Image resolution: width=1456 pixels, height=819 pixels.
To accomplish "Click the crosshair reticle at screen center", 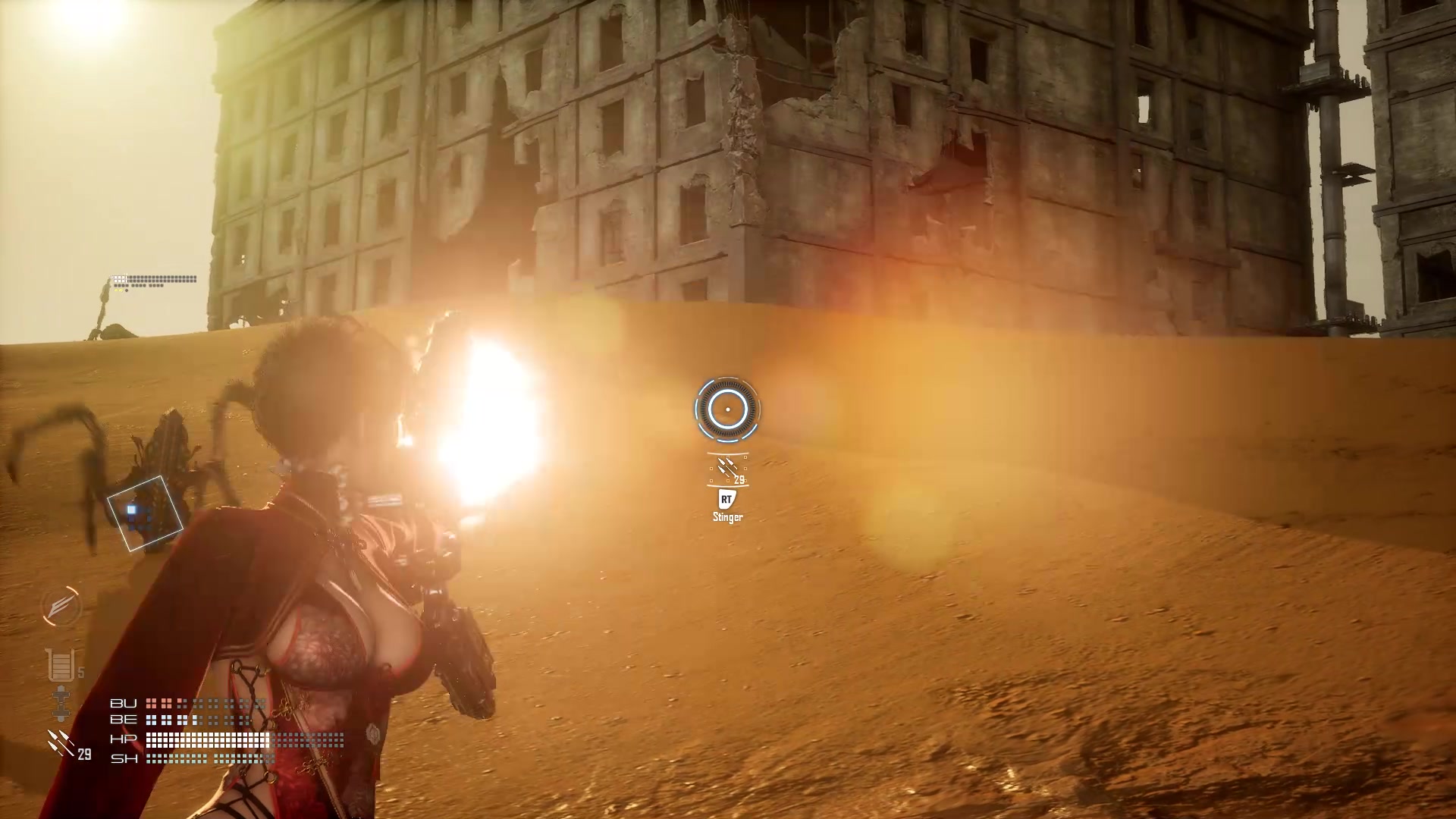I will 729,409.
